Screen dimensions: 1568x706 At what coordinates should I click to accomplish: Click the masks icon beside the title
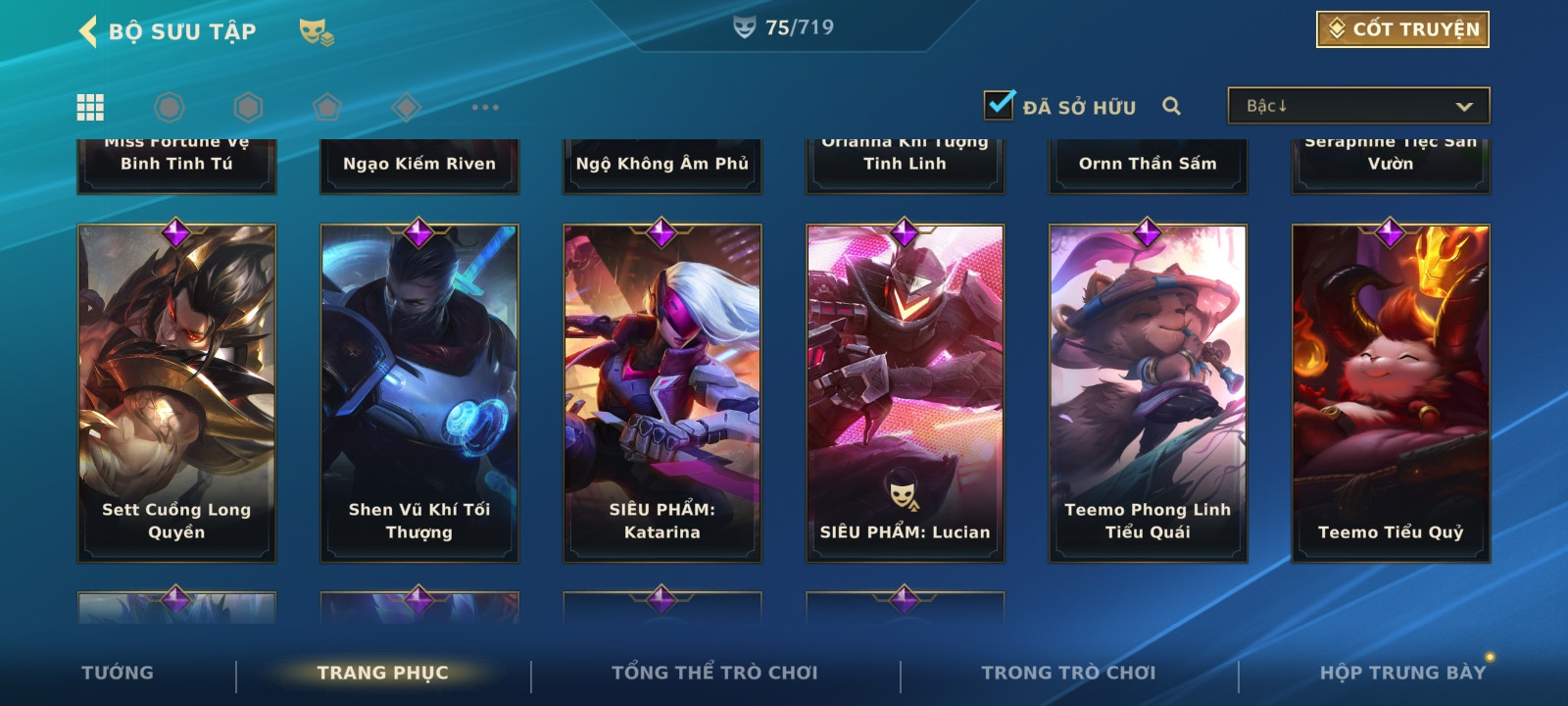[x=316, y=32]
